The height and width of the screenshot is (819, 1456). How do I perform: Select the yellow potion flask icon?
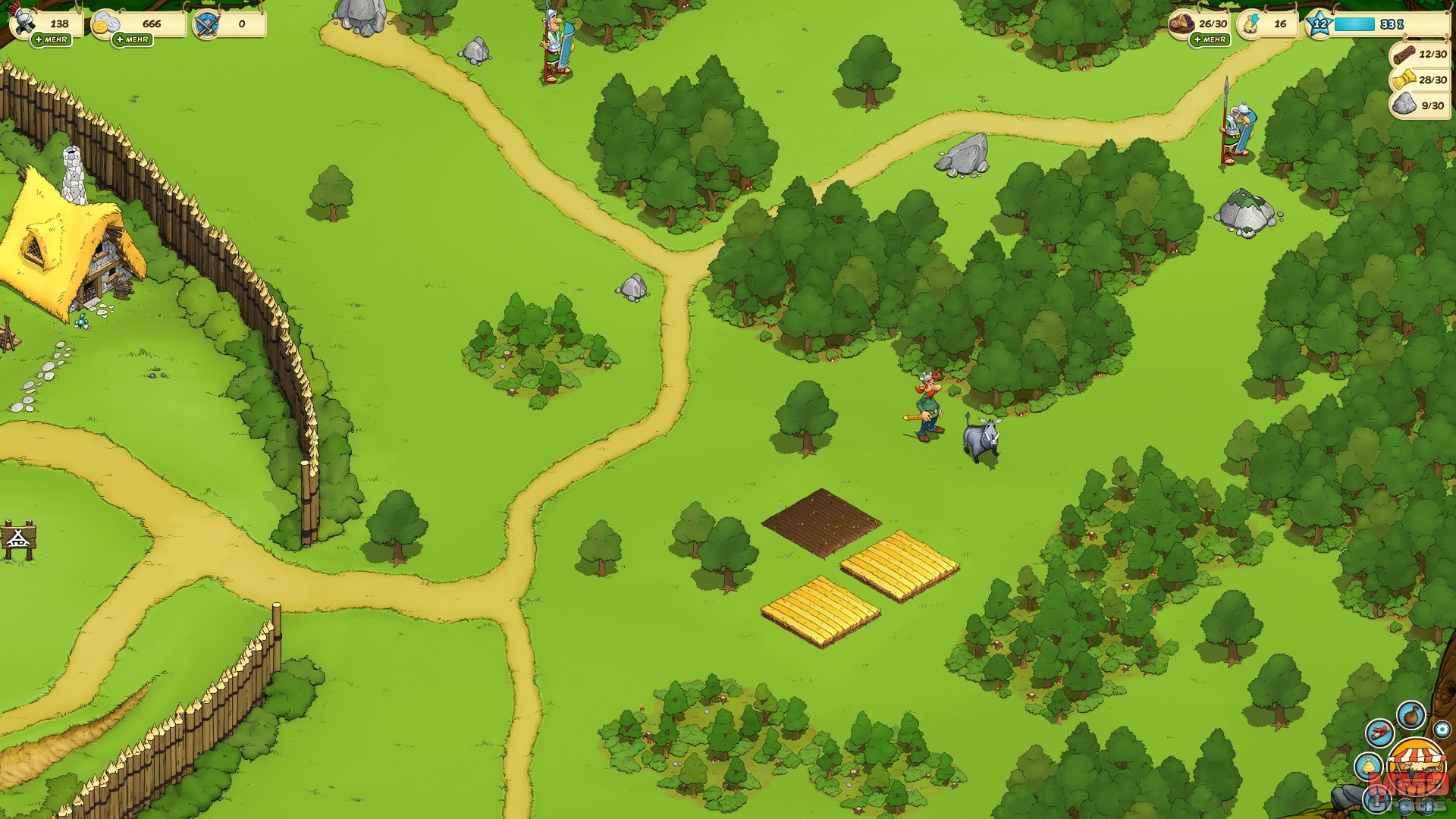coord(1368,766)
